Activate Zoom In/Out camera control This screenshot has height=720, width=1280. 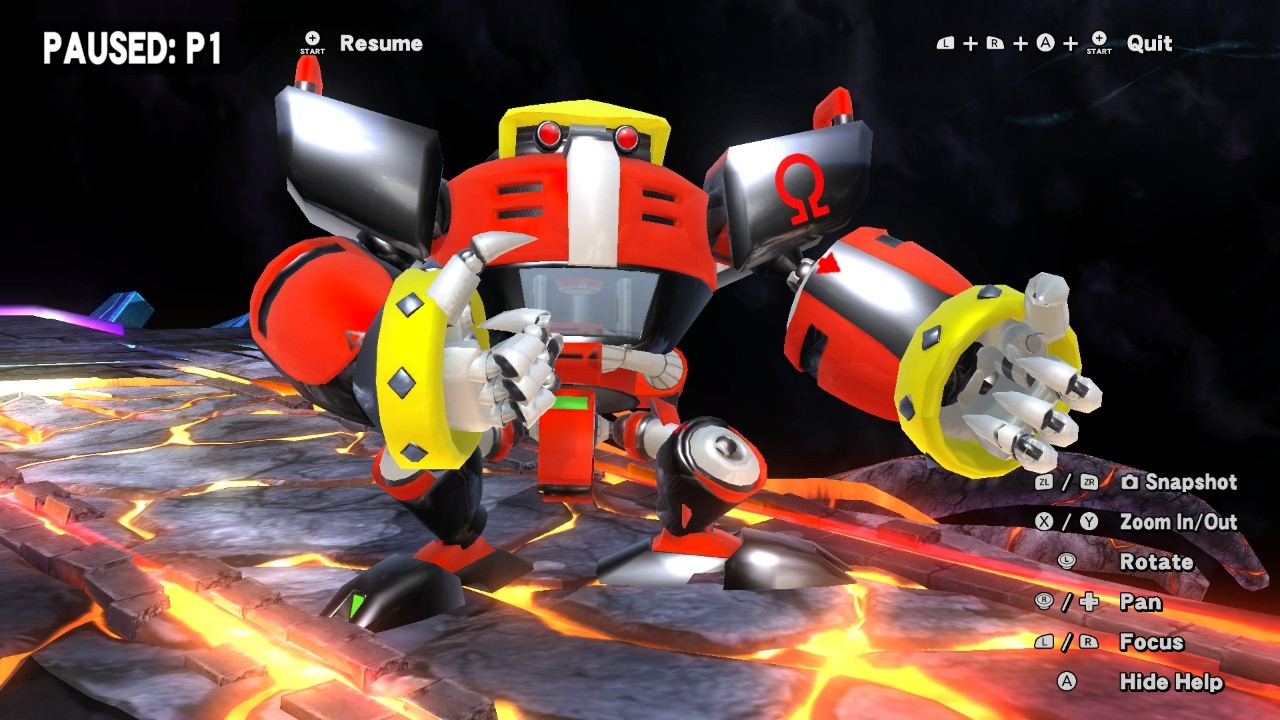[x=1180, y=521]
